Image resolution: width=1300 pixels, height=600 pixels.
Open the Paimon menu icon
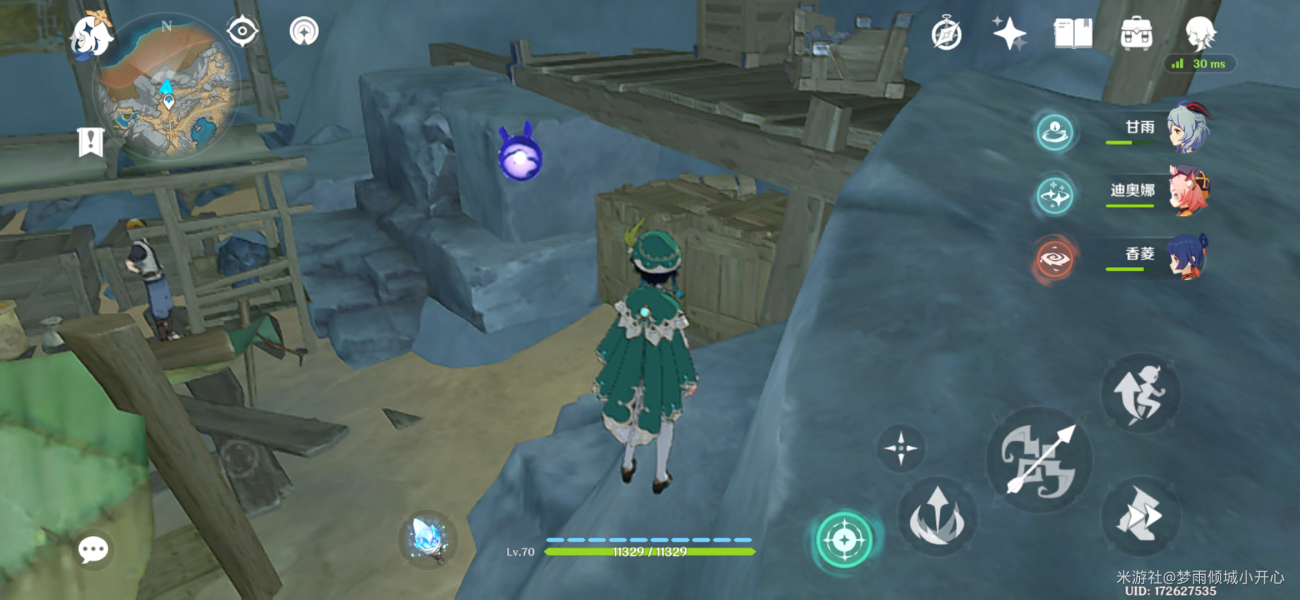coord(90,35)
